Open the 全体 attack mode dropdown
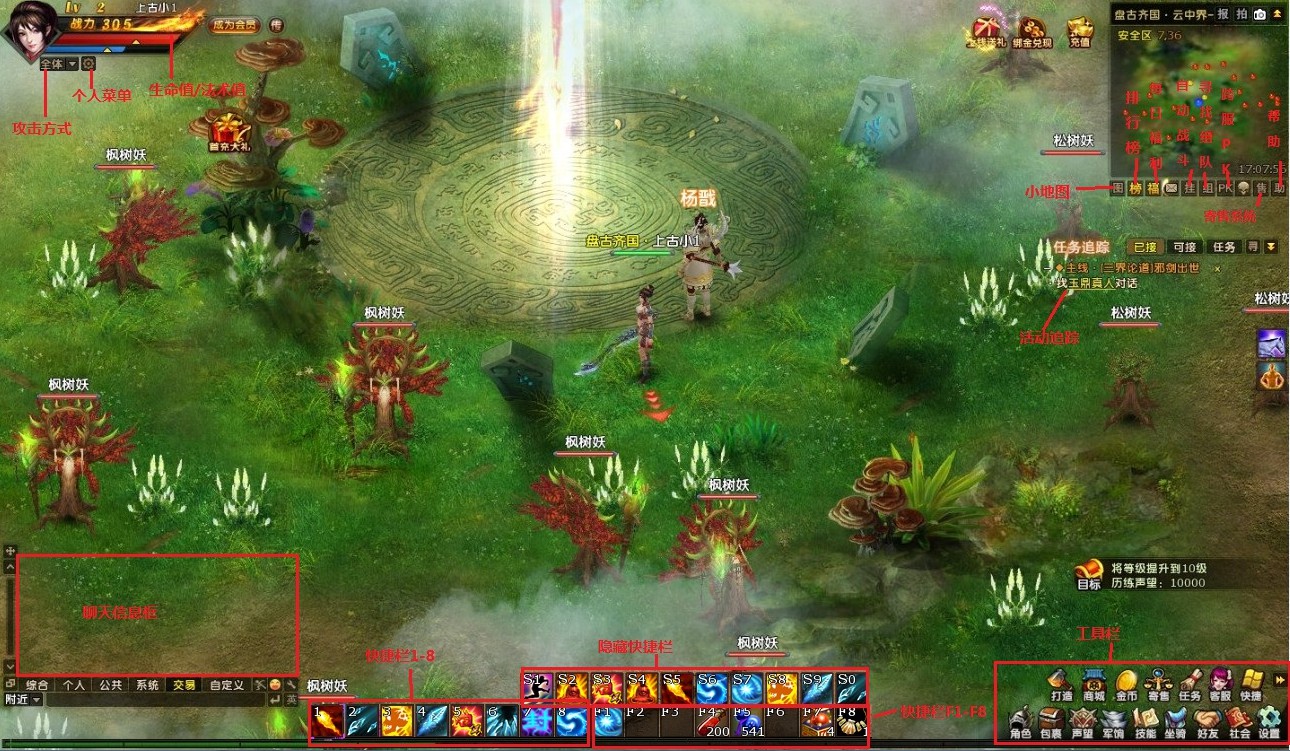 click(58, 64)
